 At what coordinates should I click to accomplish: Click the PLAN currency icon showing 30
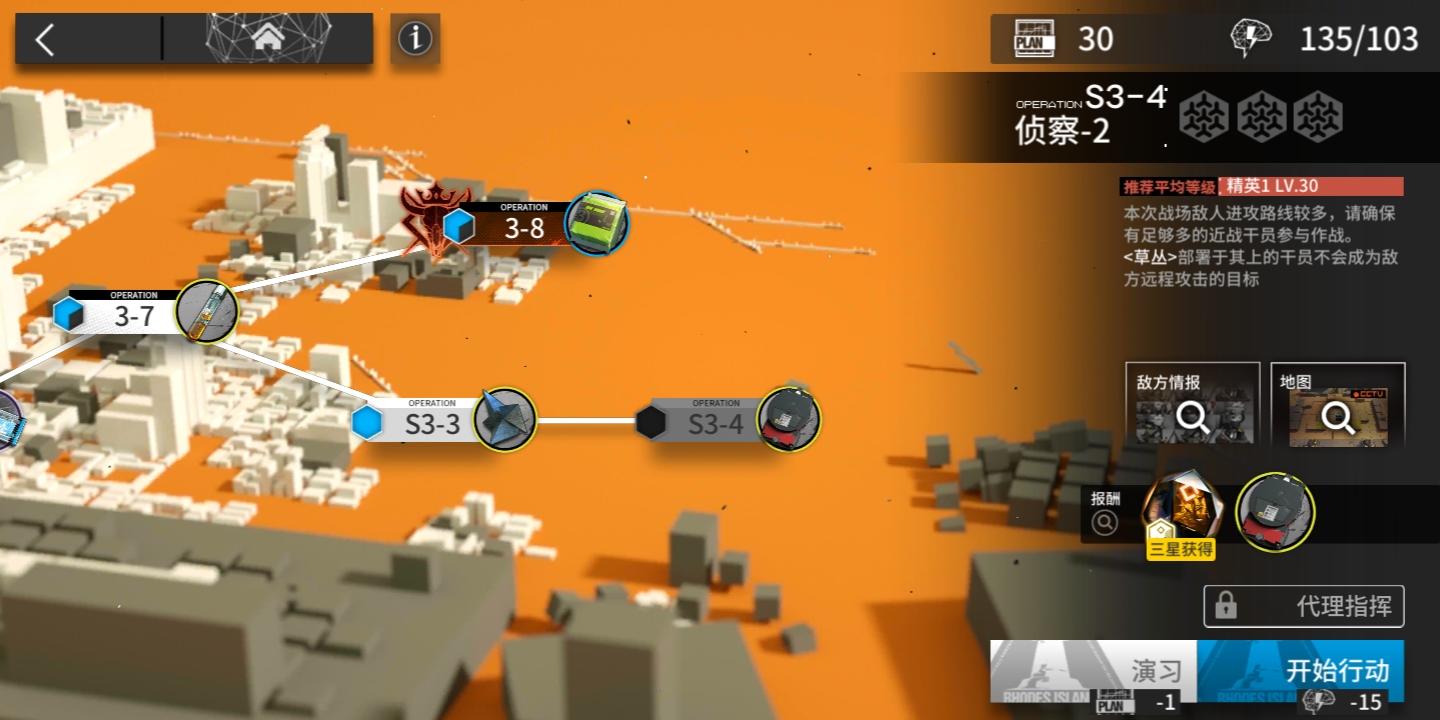tap(1036, 39)
